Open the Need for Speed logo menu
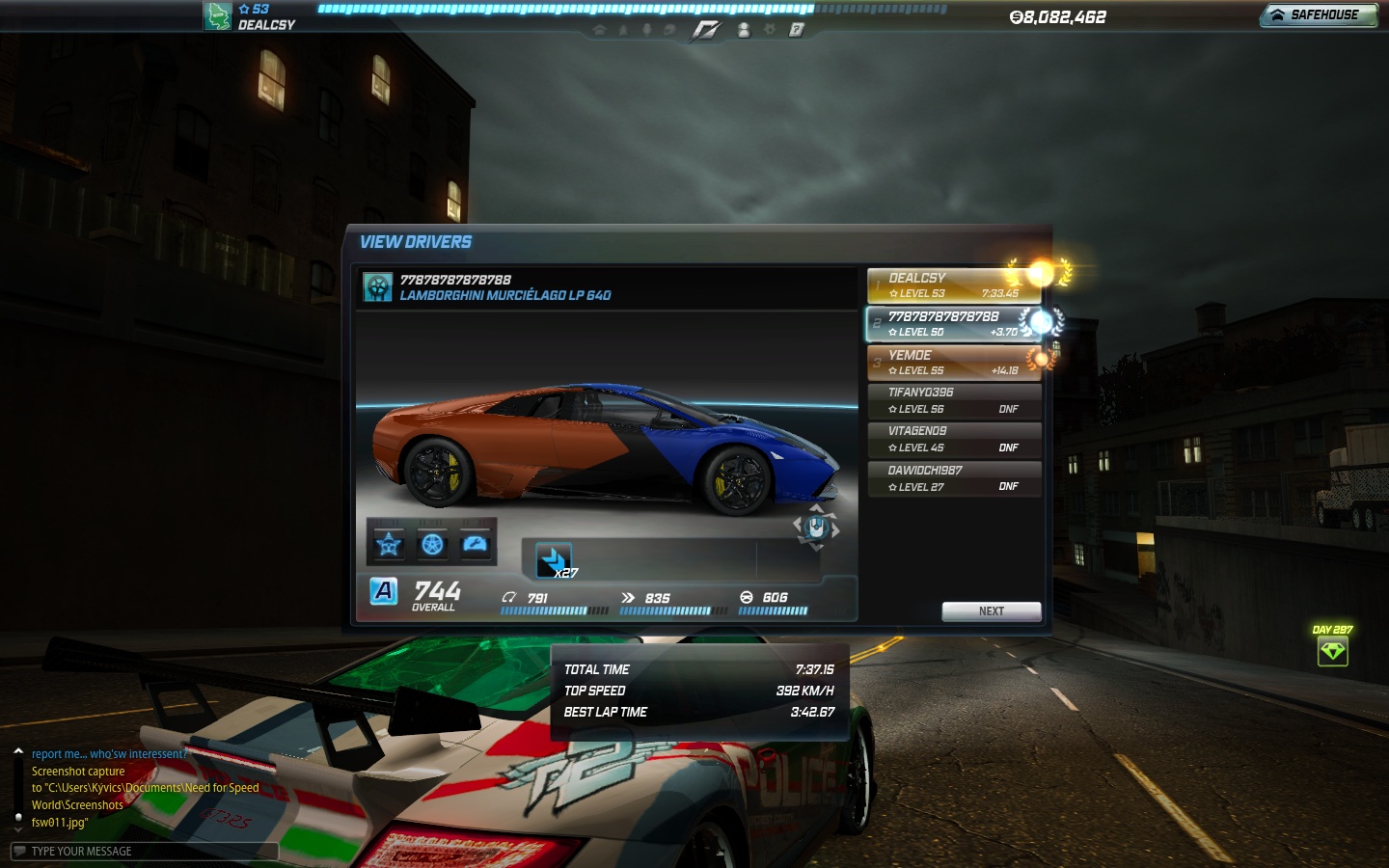 coord(705,30)
